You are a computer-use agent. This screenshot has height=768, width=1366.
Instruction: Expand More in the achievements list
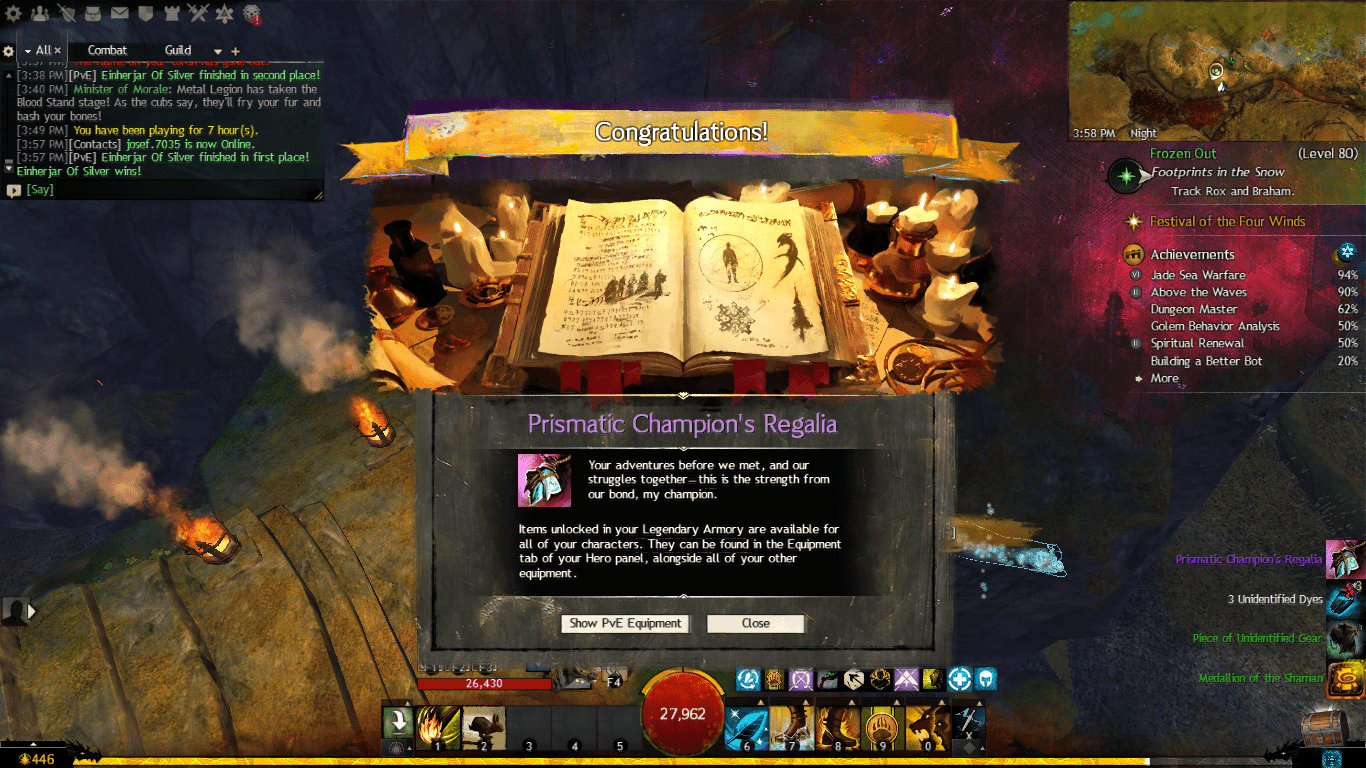(x=1164, y=379)
